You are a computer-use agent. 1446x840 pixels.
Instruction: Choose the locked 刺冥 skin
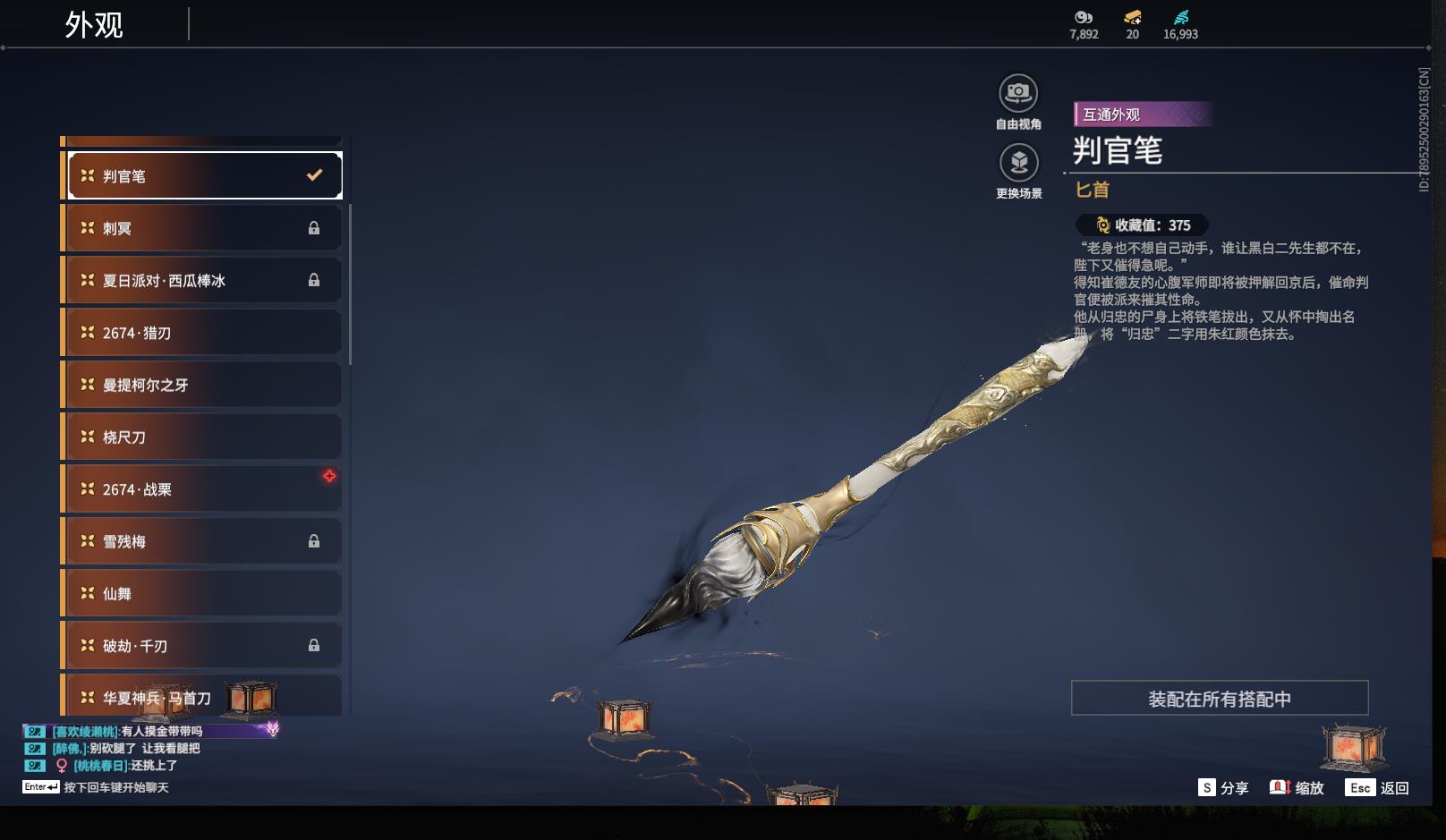pyautogui.click(x=204, y=228)
